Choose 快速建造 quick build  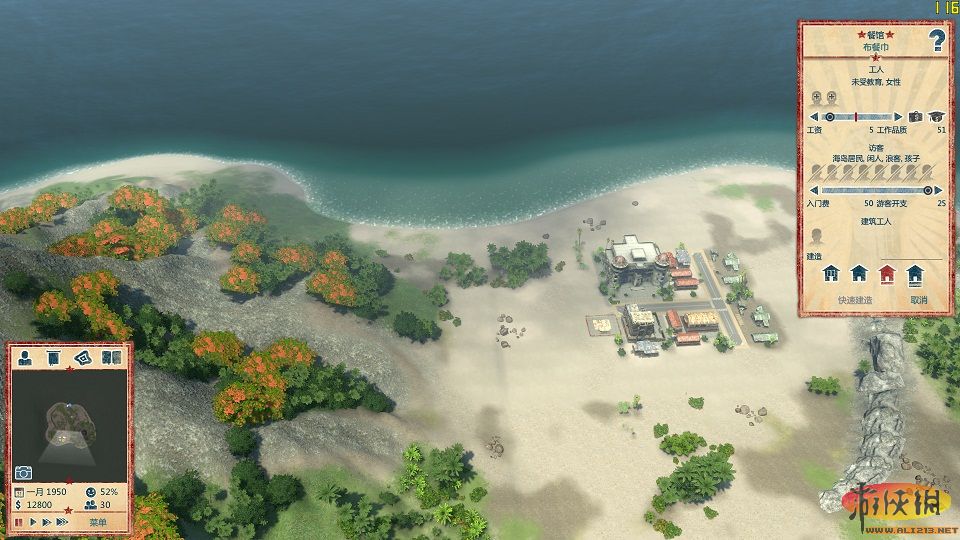click(x=855, y=300)
